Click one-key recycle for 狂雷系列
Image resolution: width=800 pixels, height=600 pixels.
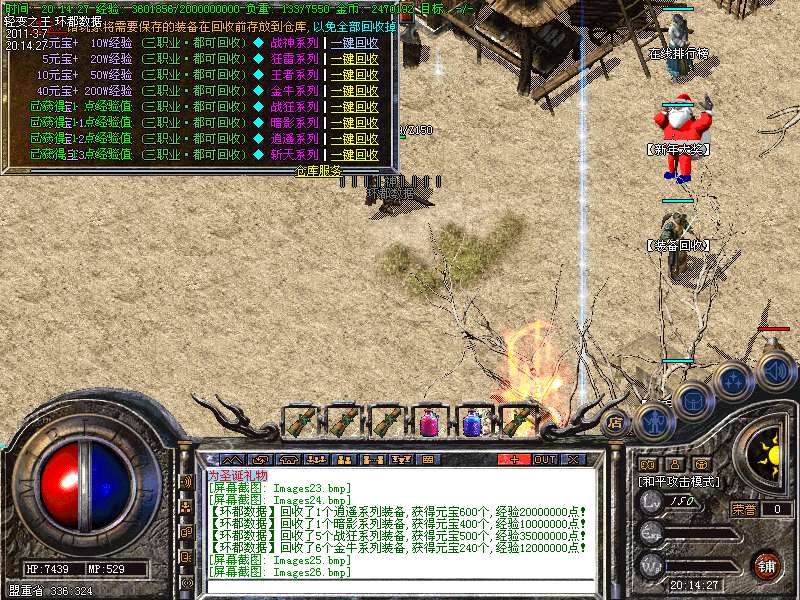[354, 59]
